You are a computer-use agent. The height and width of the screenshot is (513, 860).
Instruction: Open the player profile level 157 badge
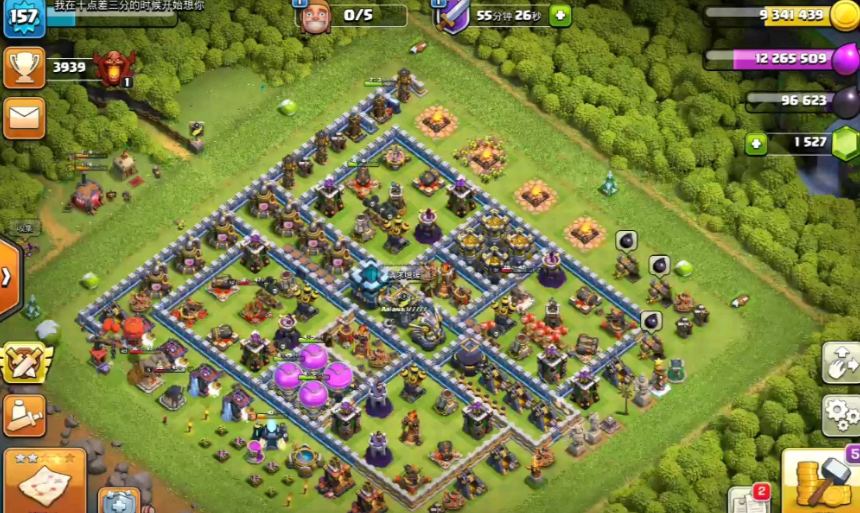coord(22,17)
